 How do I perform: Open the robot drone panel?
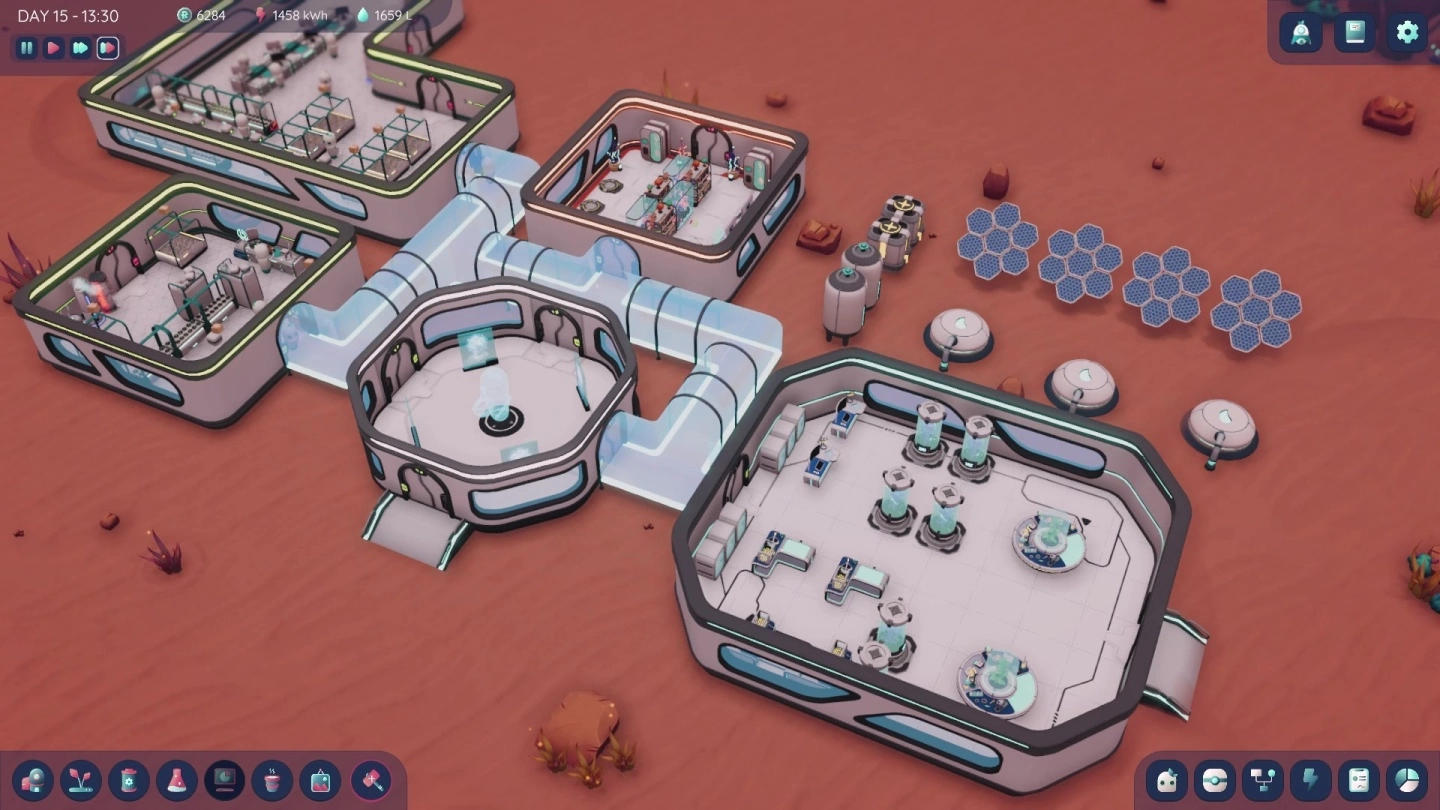1216,781
